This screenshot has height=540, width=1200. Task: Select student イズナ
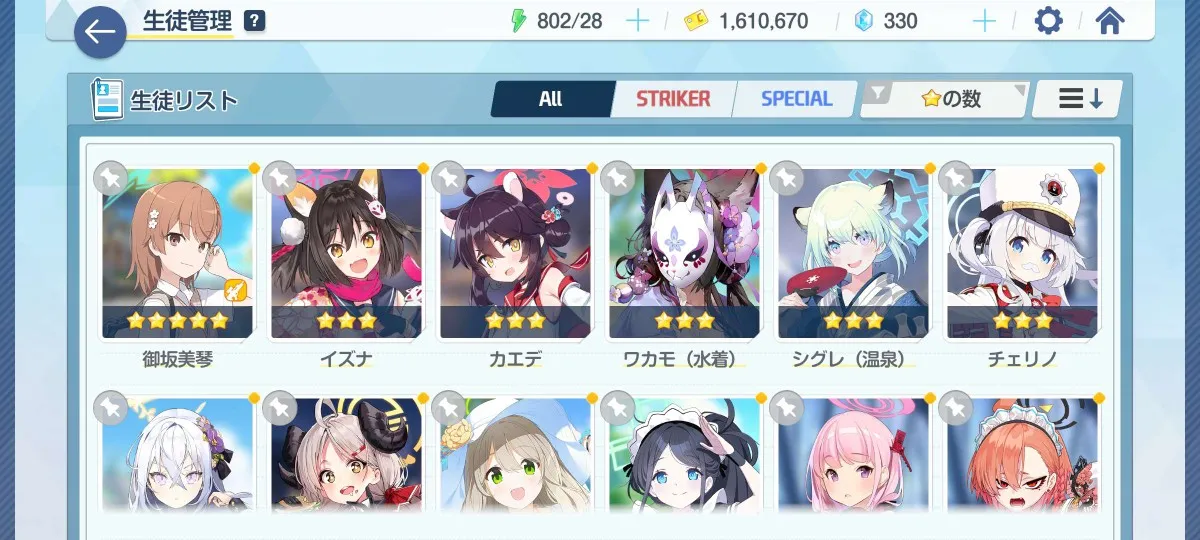coord(347,254)
